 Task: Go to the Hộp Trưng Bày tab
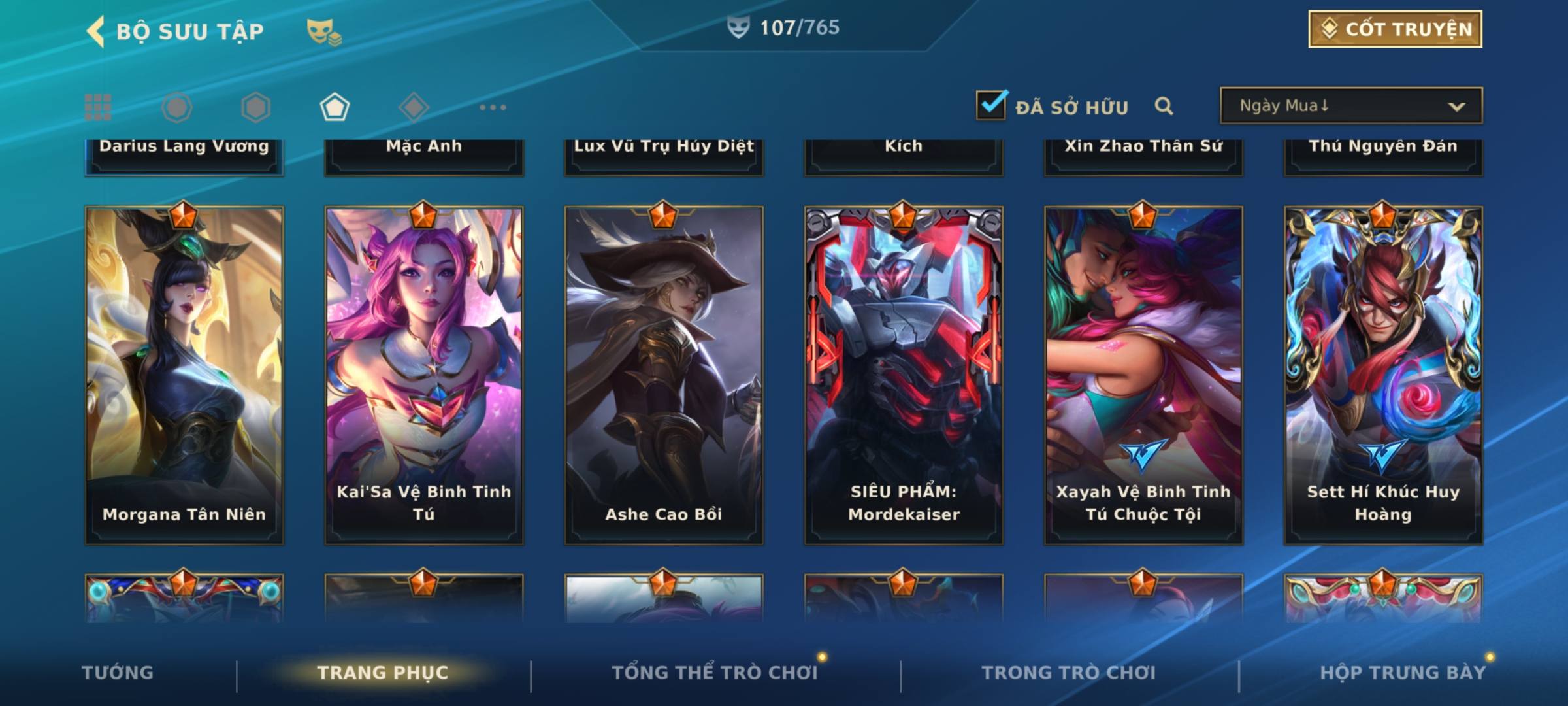[x=1403, y=673]
